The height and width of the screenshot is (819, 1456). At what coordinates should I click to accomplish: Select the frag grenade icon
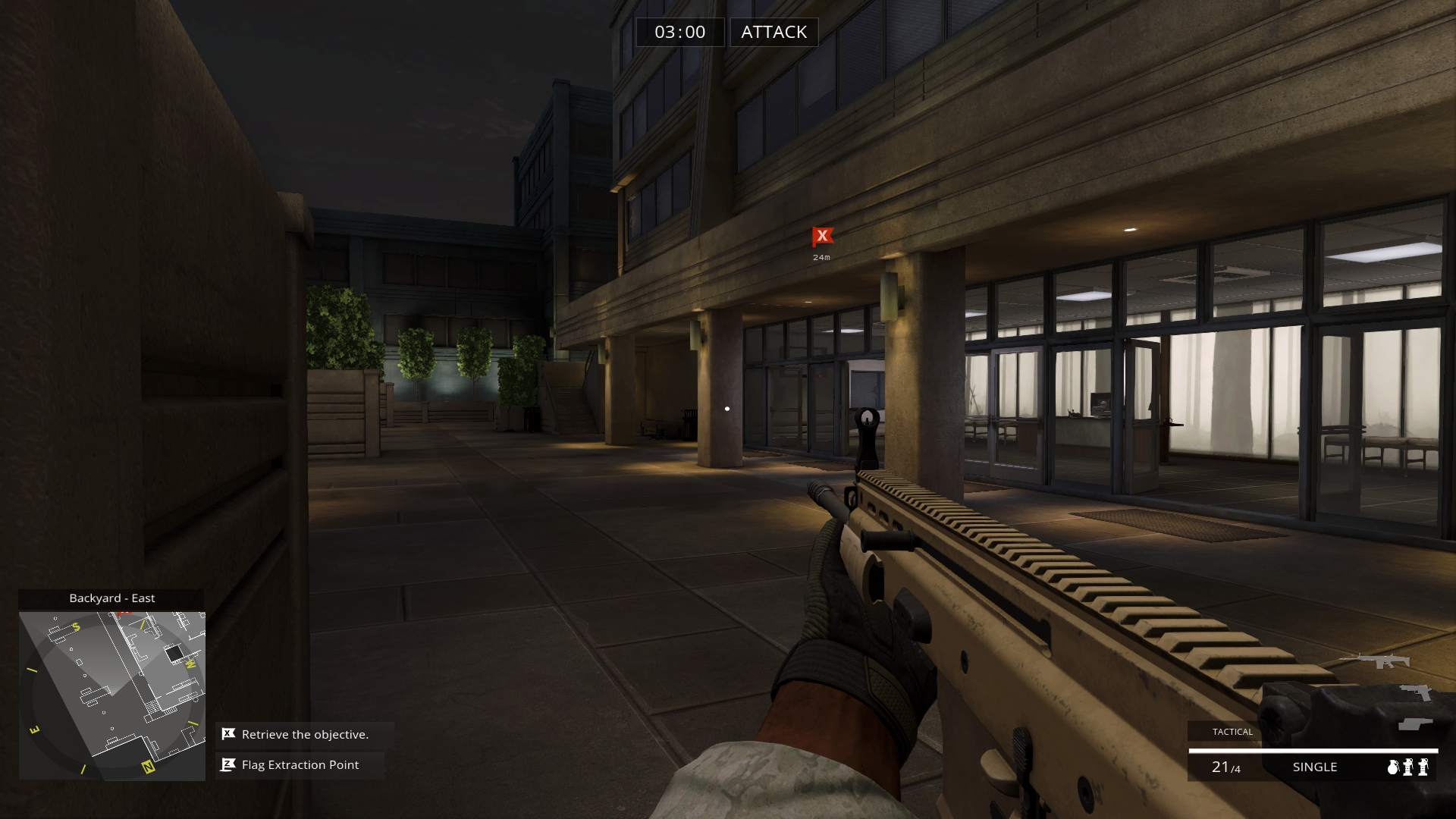1392,767
